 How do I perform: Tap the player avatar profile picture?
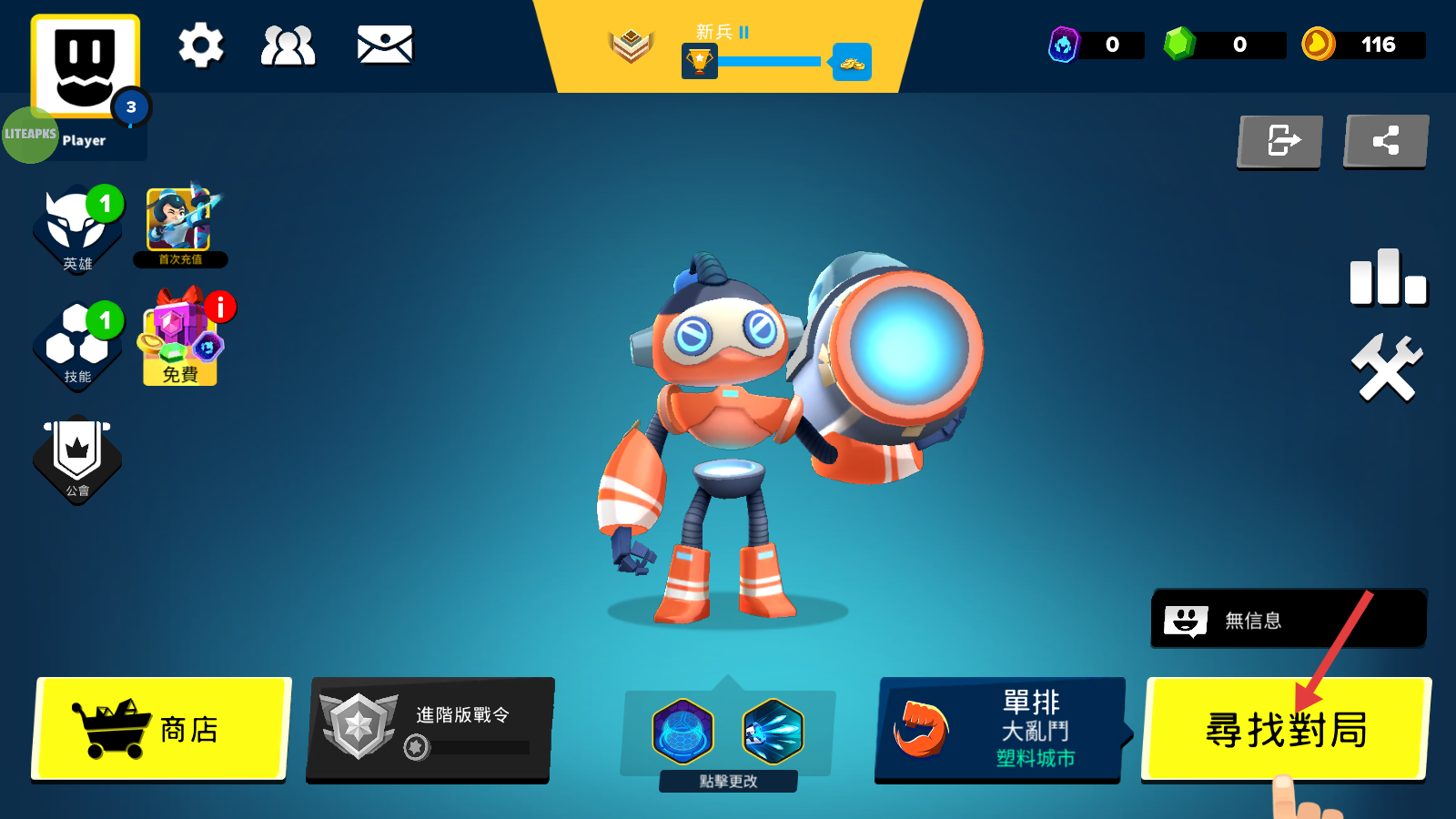point(86,66)
